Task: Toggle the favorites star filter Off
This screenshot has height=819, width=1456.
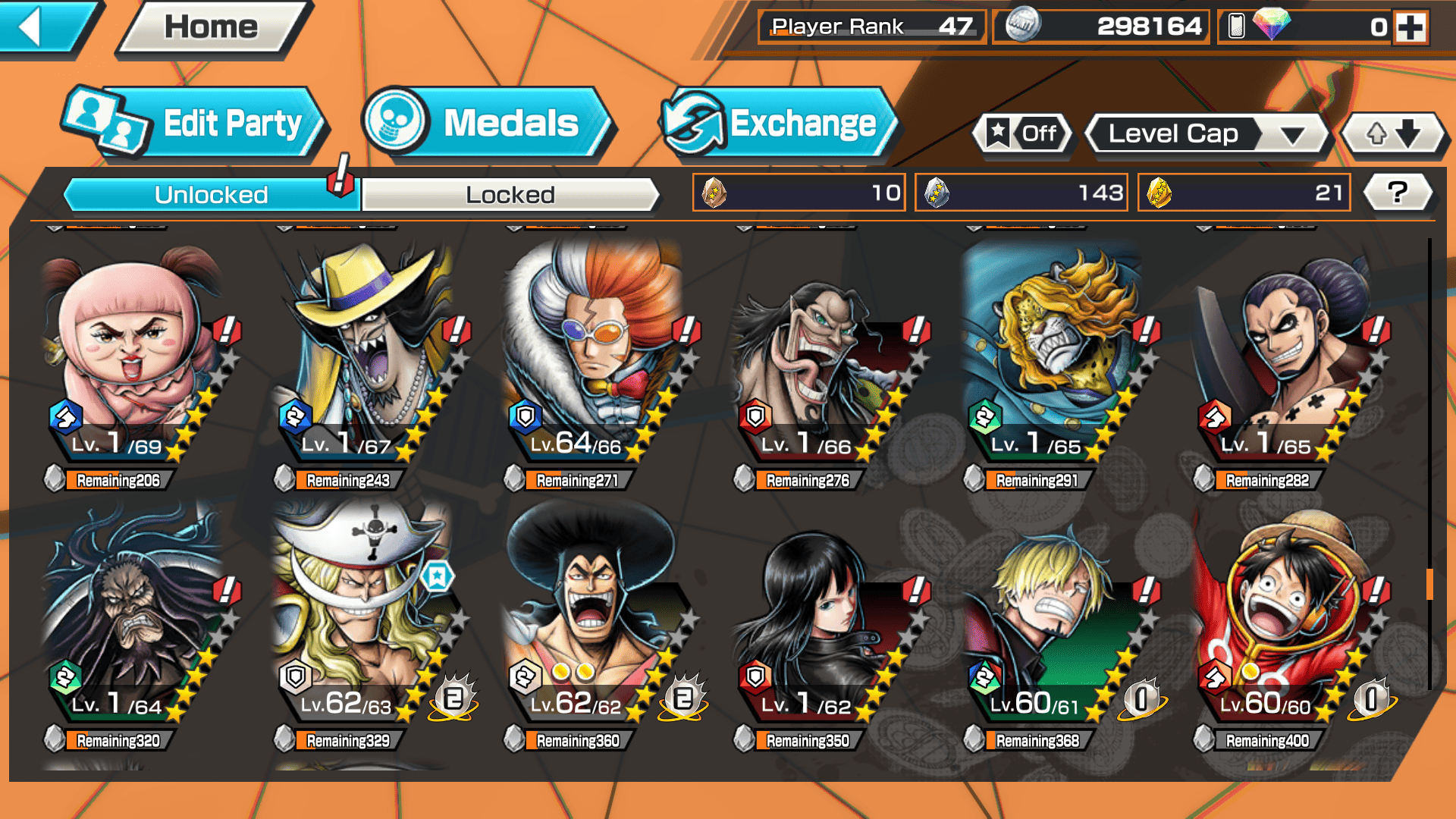Action: point(1024,134)
